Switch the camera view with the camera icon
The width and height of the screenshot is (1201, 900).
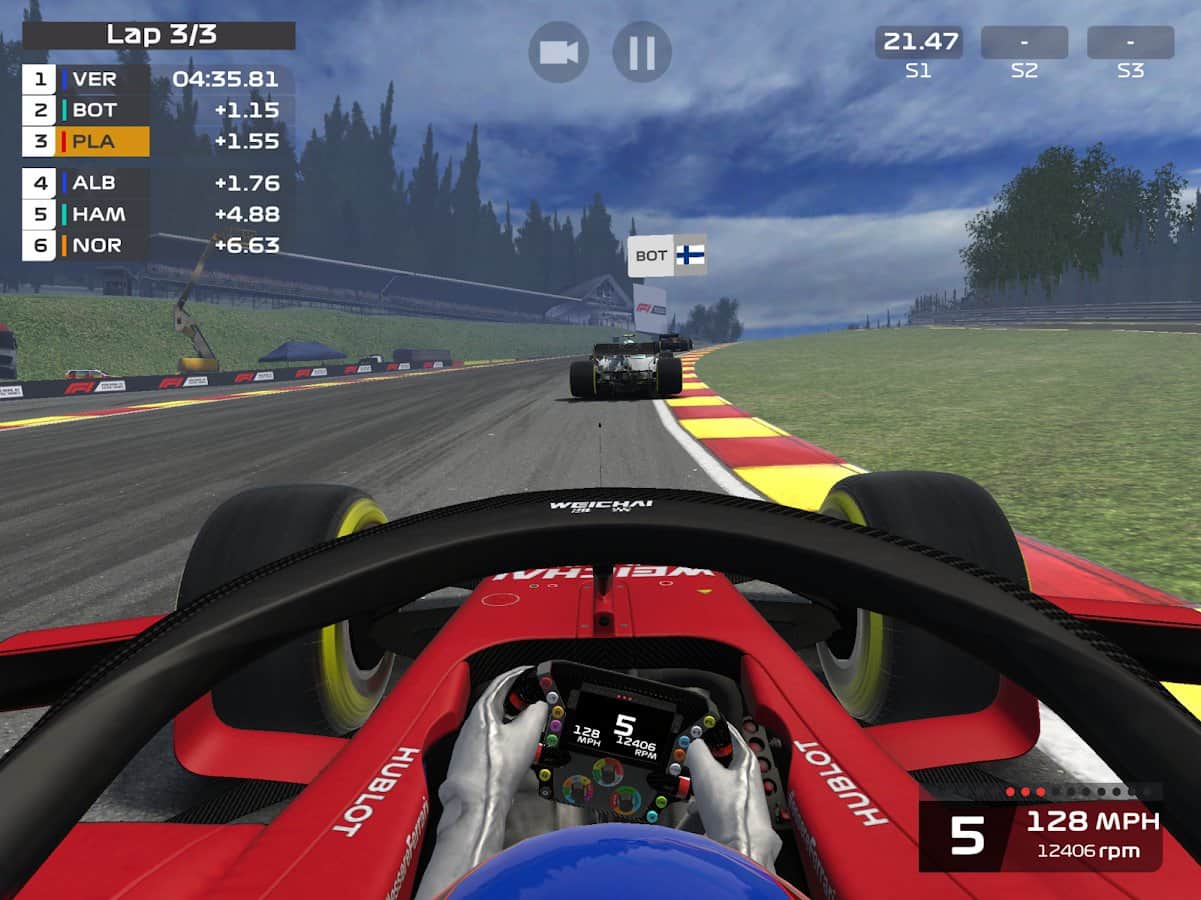558,52
